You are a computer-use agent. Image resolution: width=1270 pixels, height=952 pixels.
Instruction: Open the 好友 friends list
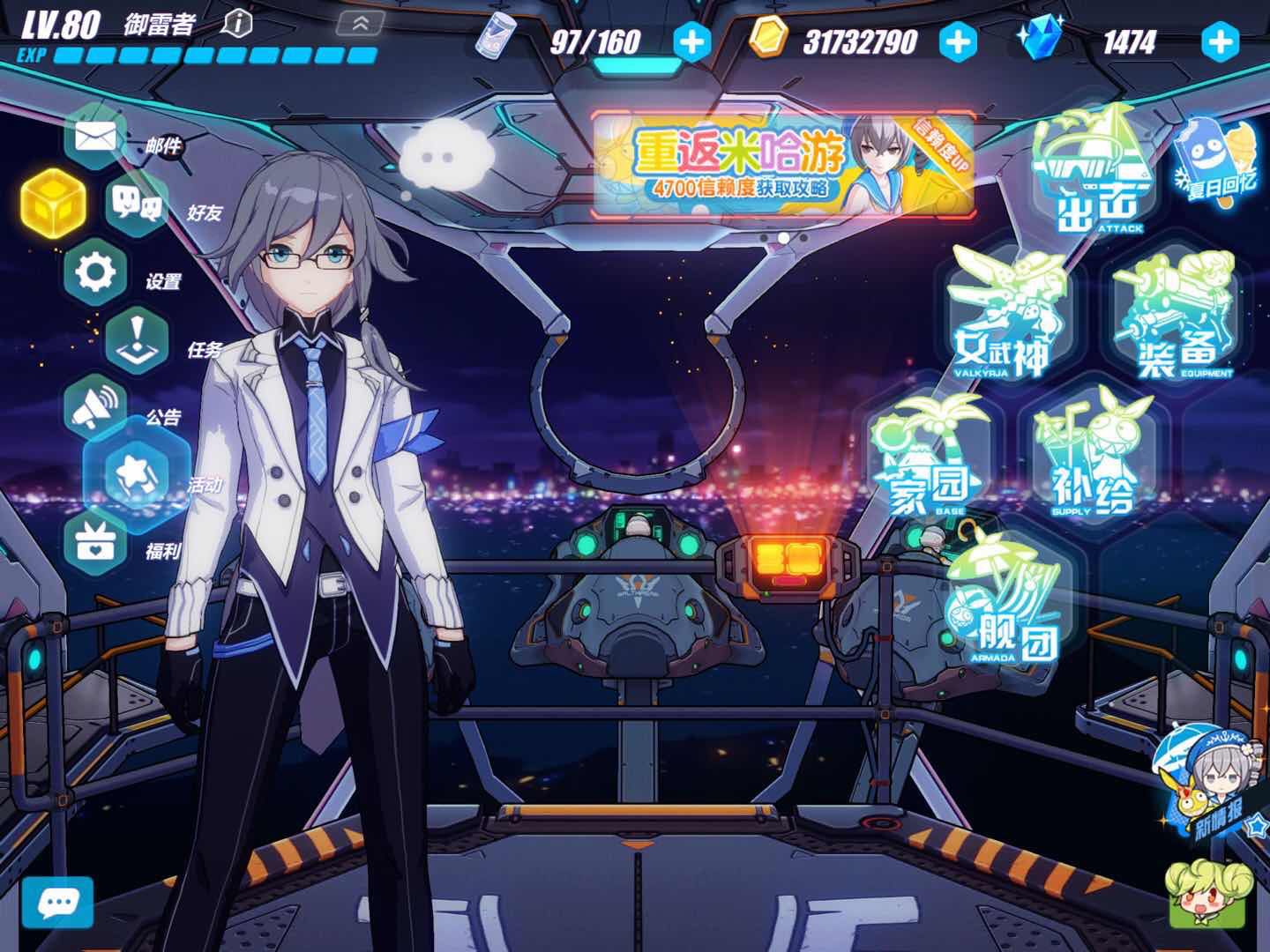137,205
